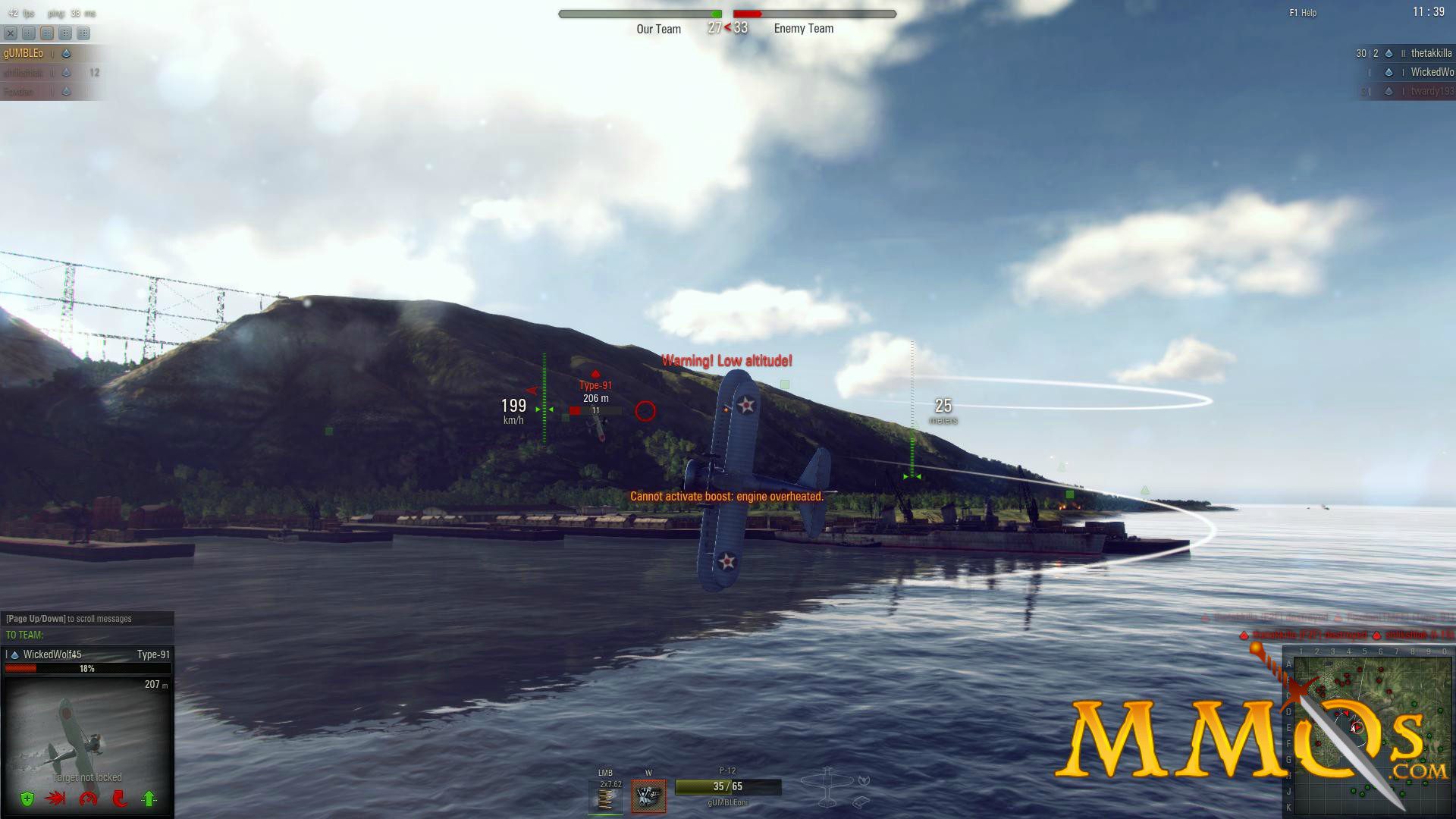The height and width of the screenshot is (819, 1456).
Task: Enable the compact team list view button
Action: click(x=28, y=33)
